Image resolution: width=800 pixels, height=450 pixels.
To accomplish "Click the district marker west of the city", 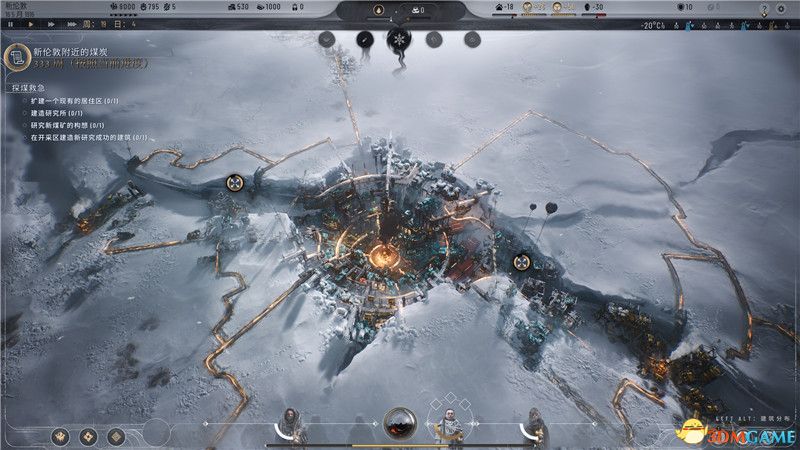I will tap(234, 182).
